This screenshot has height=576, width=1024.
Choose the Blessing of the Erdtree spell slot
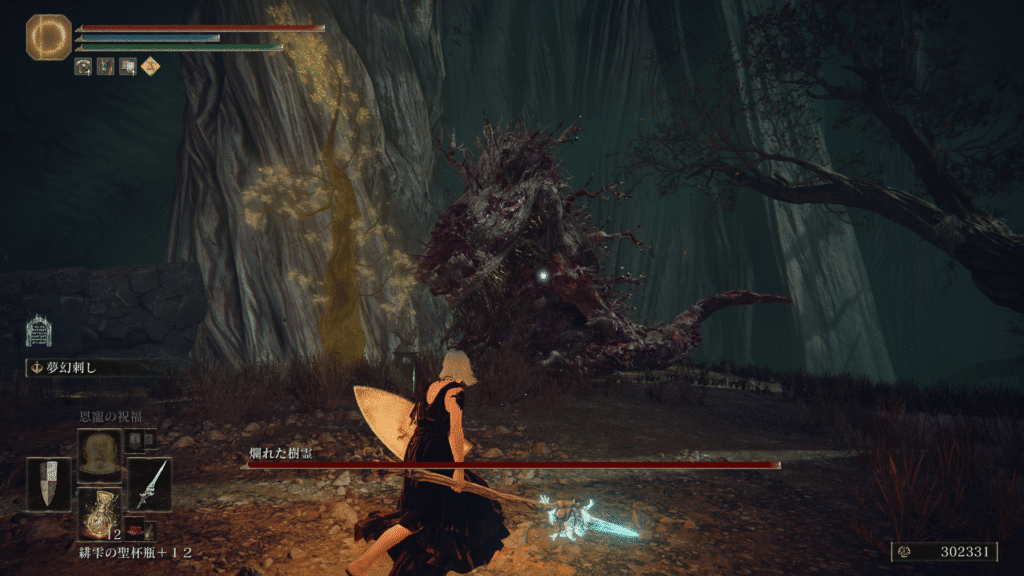click(99, 455)
